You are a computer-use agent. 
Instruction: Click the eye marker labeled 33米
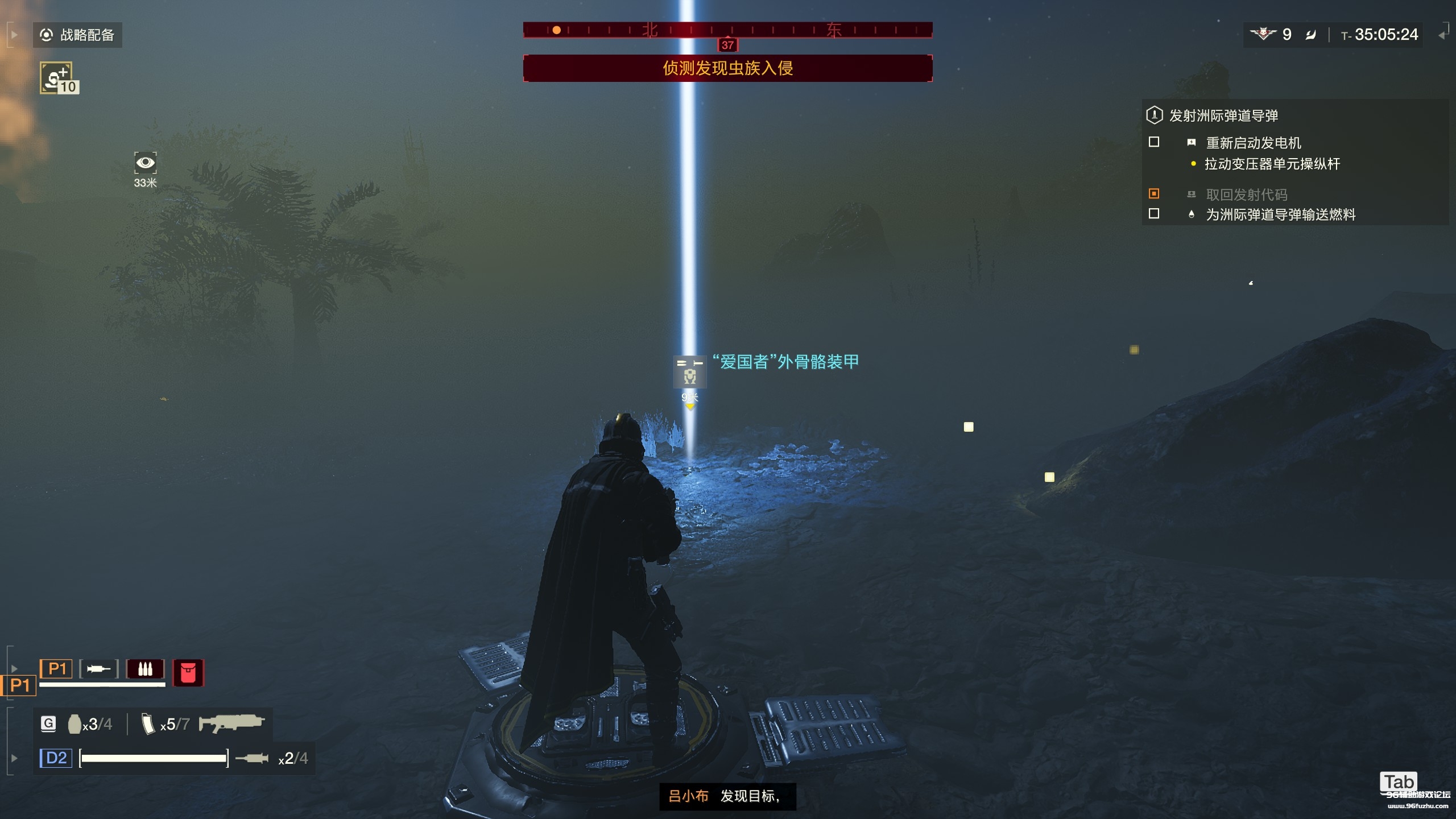pos(145,163)
